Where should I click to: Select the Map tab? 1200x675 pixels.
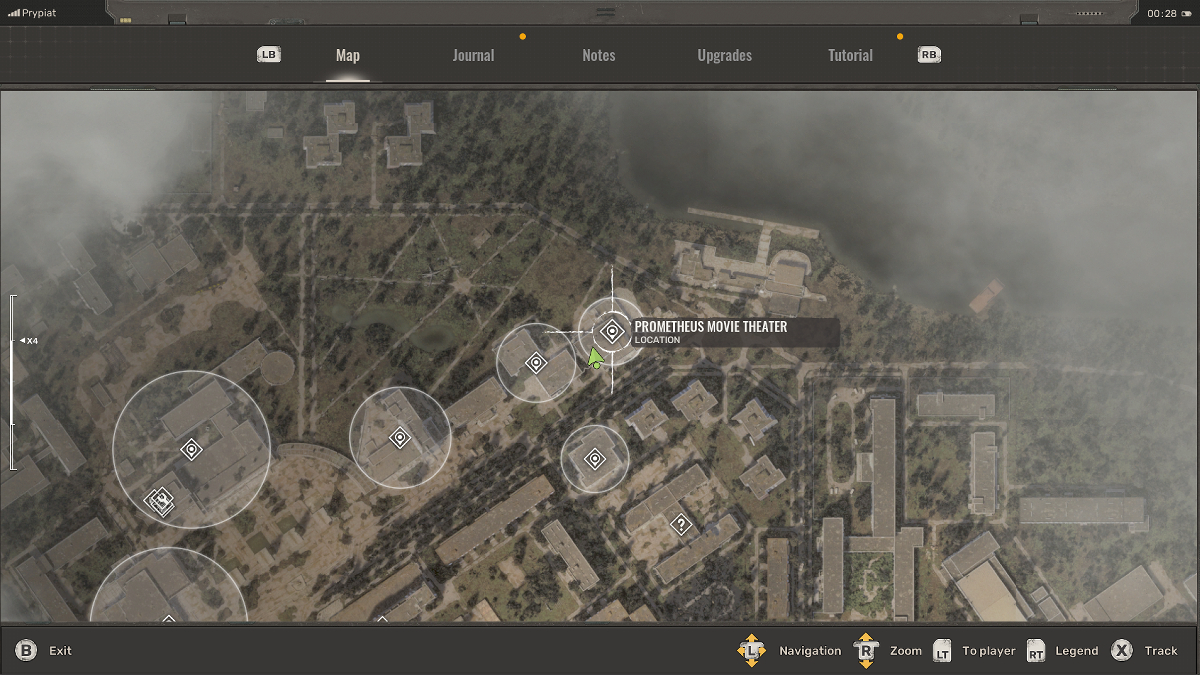click(x=348, y=56)
